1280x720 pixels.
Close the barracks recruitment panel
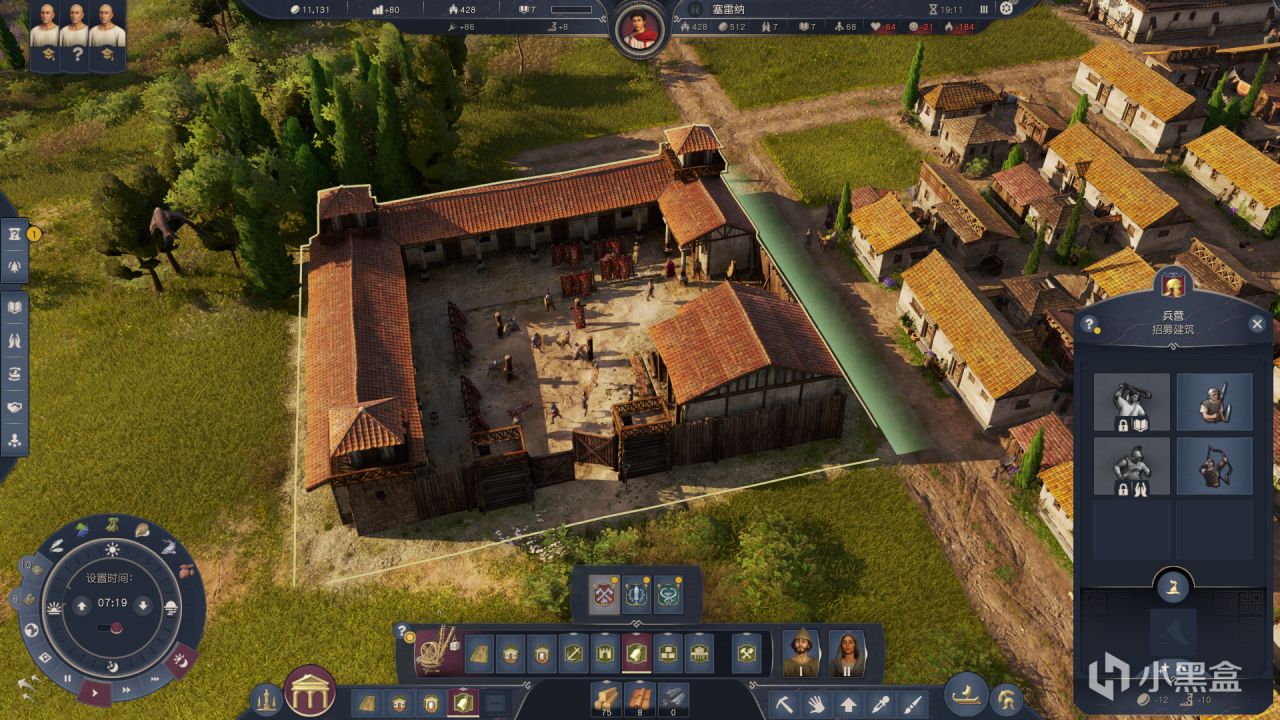(1257, 324)
